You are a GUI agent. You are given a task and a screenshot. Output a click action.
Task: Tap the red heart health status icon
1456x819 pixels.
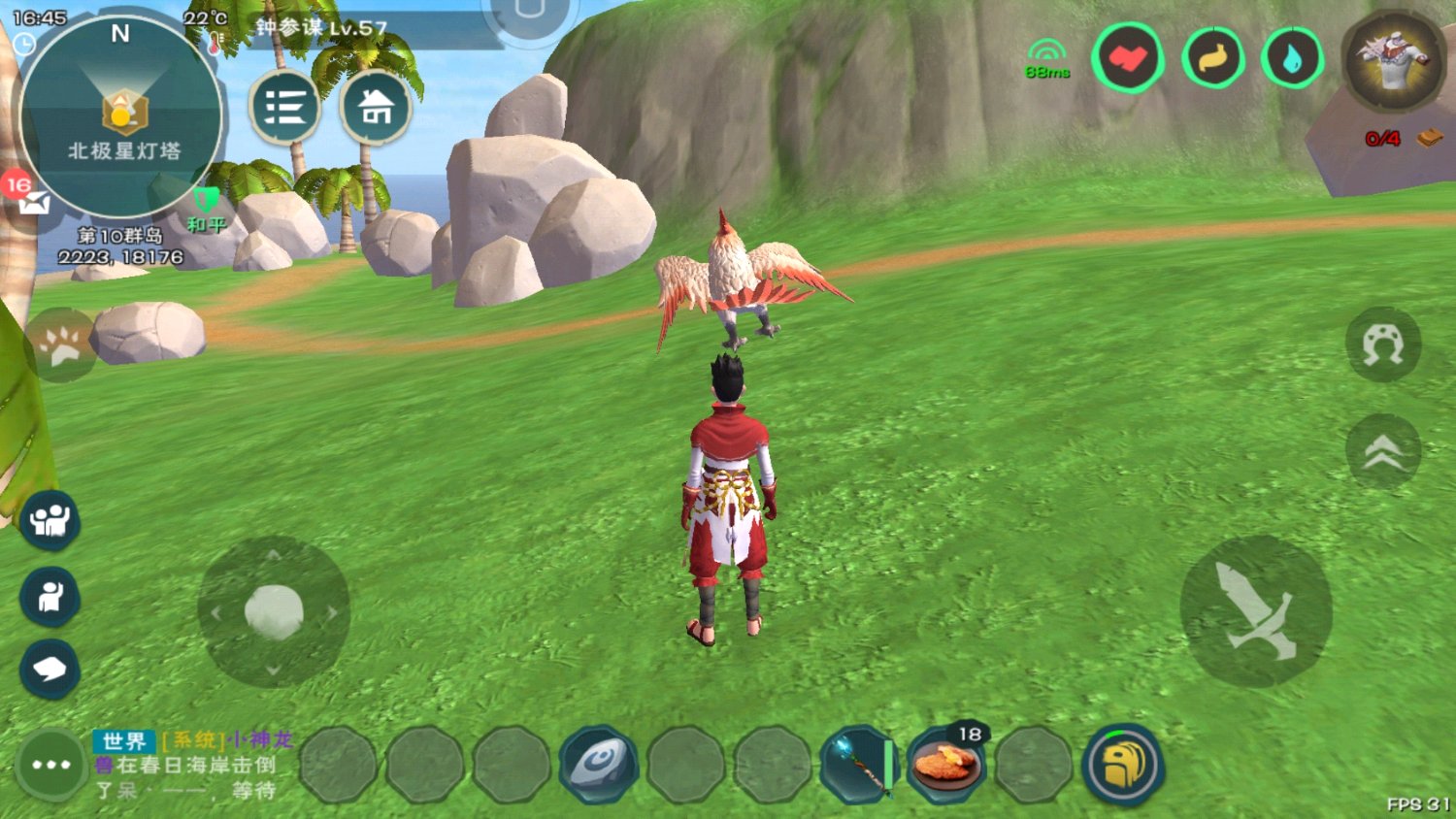pos(1128,58)
